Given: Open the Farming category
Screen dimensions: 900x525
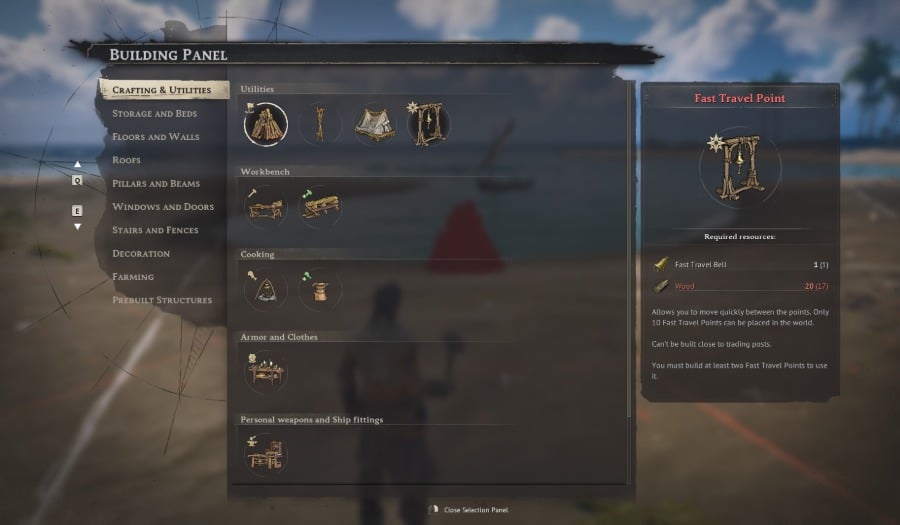Looking at the screenshot, I should tap(133, 277).
